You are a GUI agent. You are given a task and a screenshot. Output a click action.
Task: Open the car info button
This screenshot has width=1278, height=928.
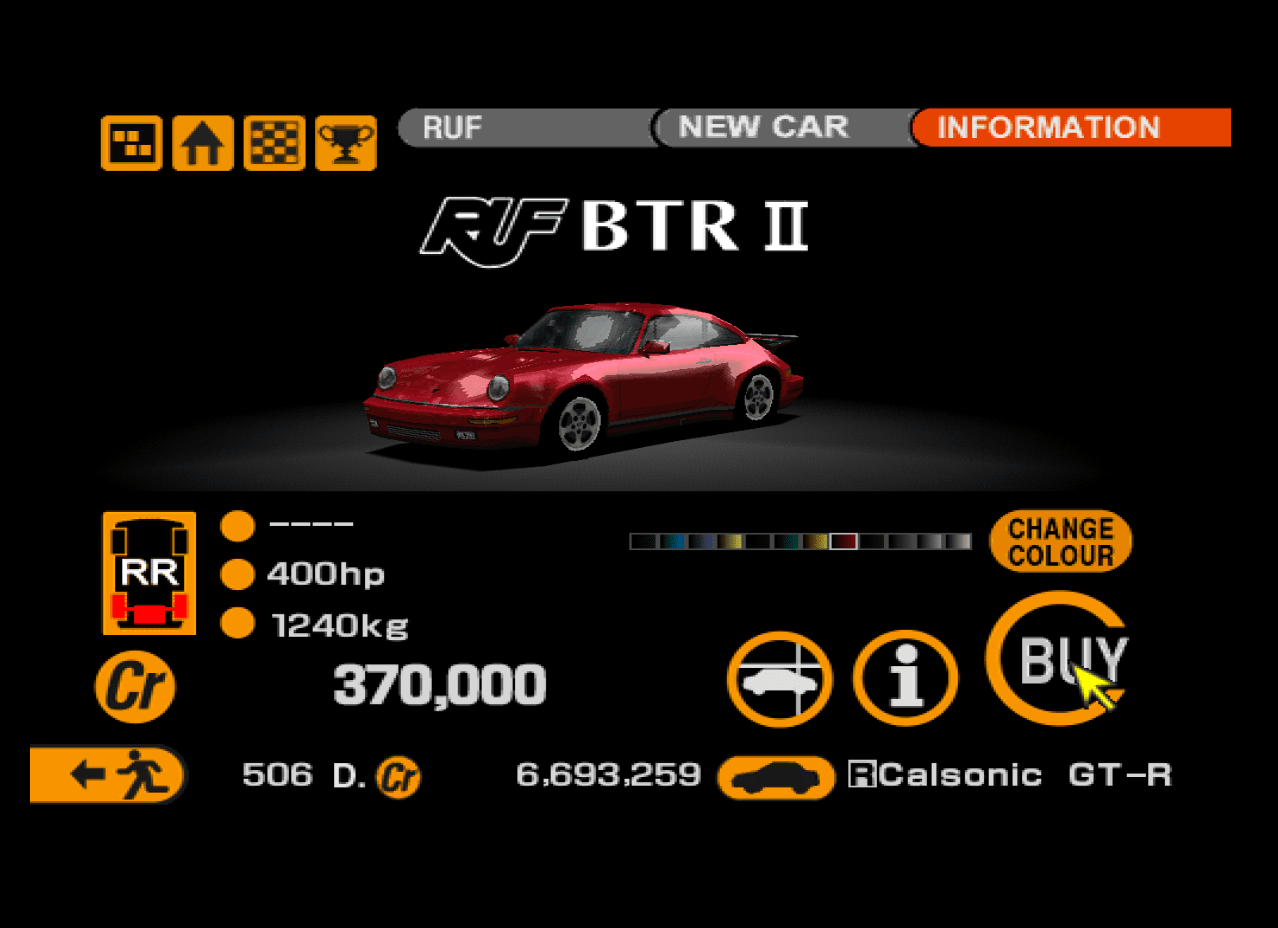tap(905, 679)
